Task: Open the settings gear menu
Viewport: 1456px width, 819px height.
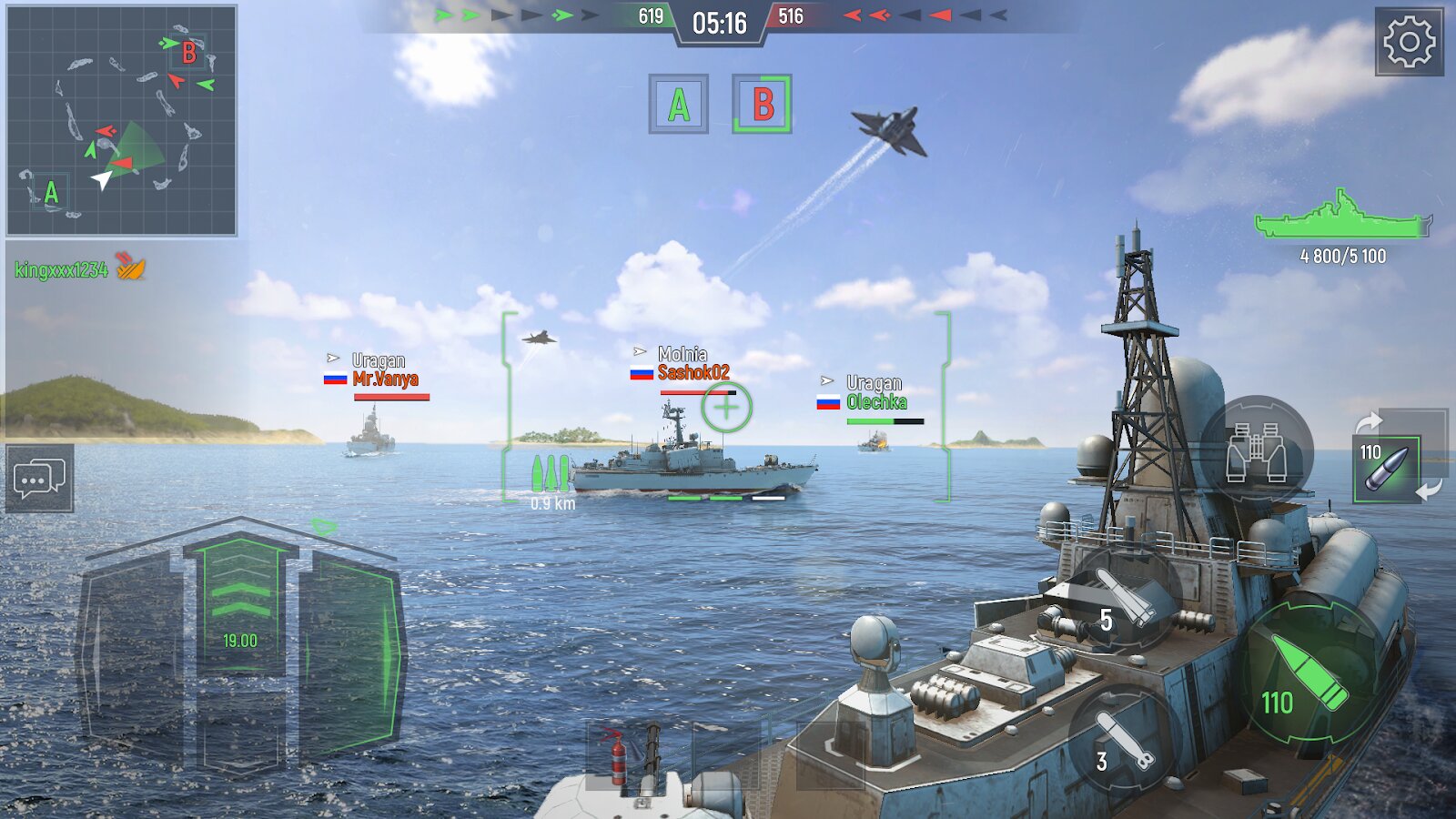Action: 1409,42
